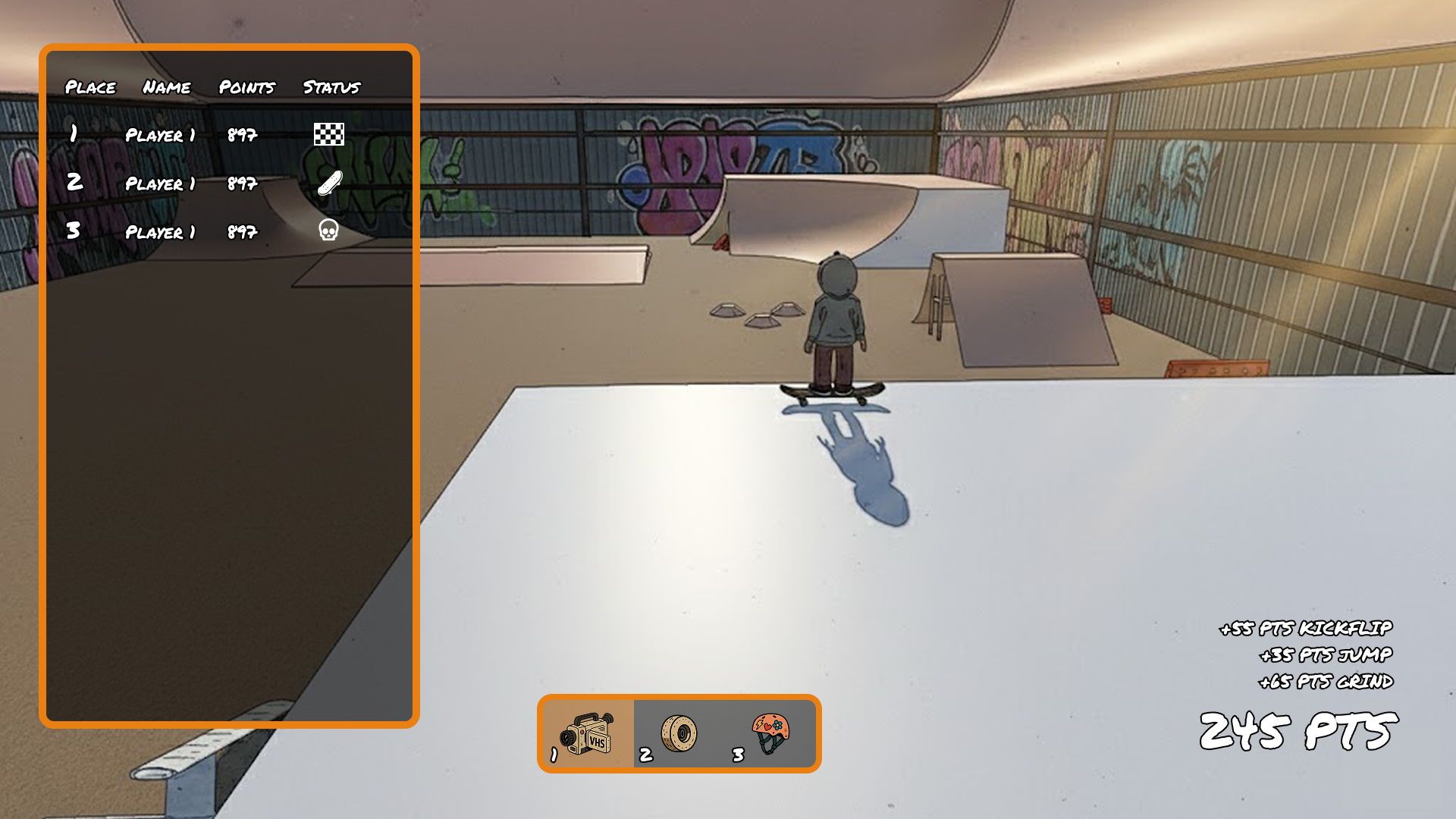Click the Status column header
This screenshot has width=1456, height=819.
click(331, 87)
